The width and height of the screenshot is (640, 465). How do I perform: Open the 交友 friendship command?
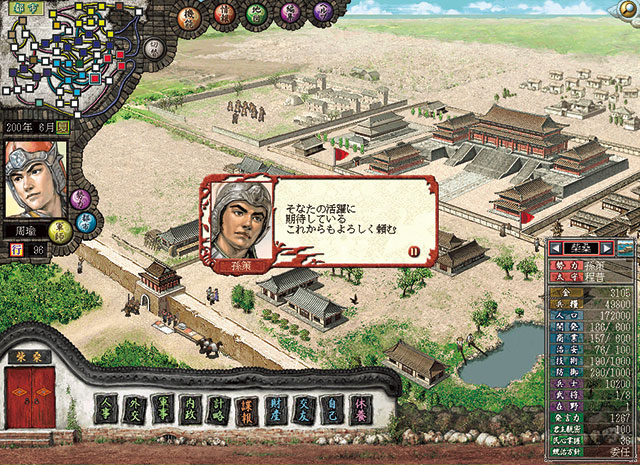[303, 408]
